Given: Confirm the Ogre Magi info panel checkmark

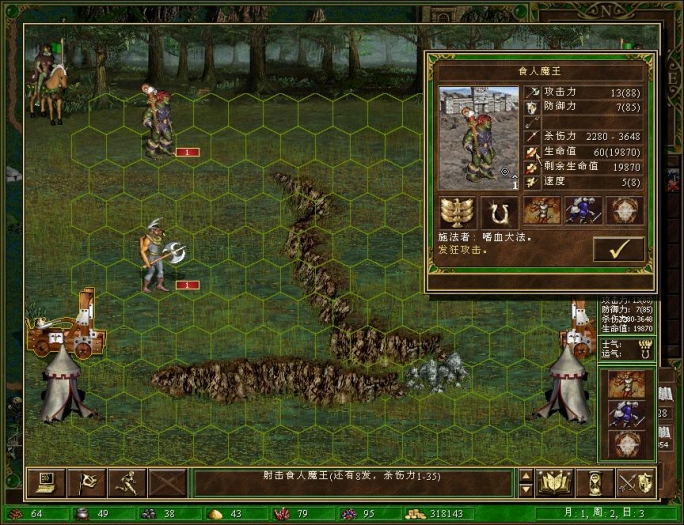Looking at the screenshot, I should pyautogui.click(x=618, y=249).
